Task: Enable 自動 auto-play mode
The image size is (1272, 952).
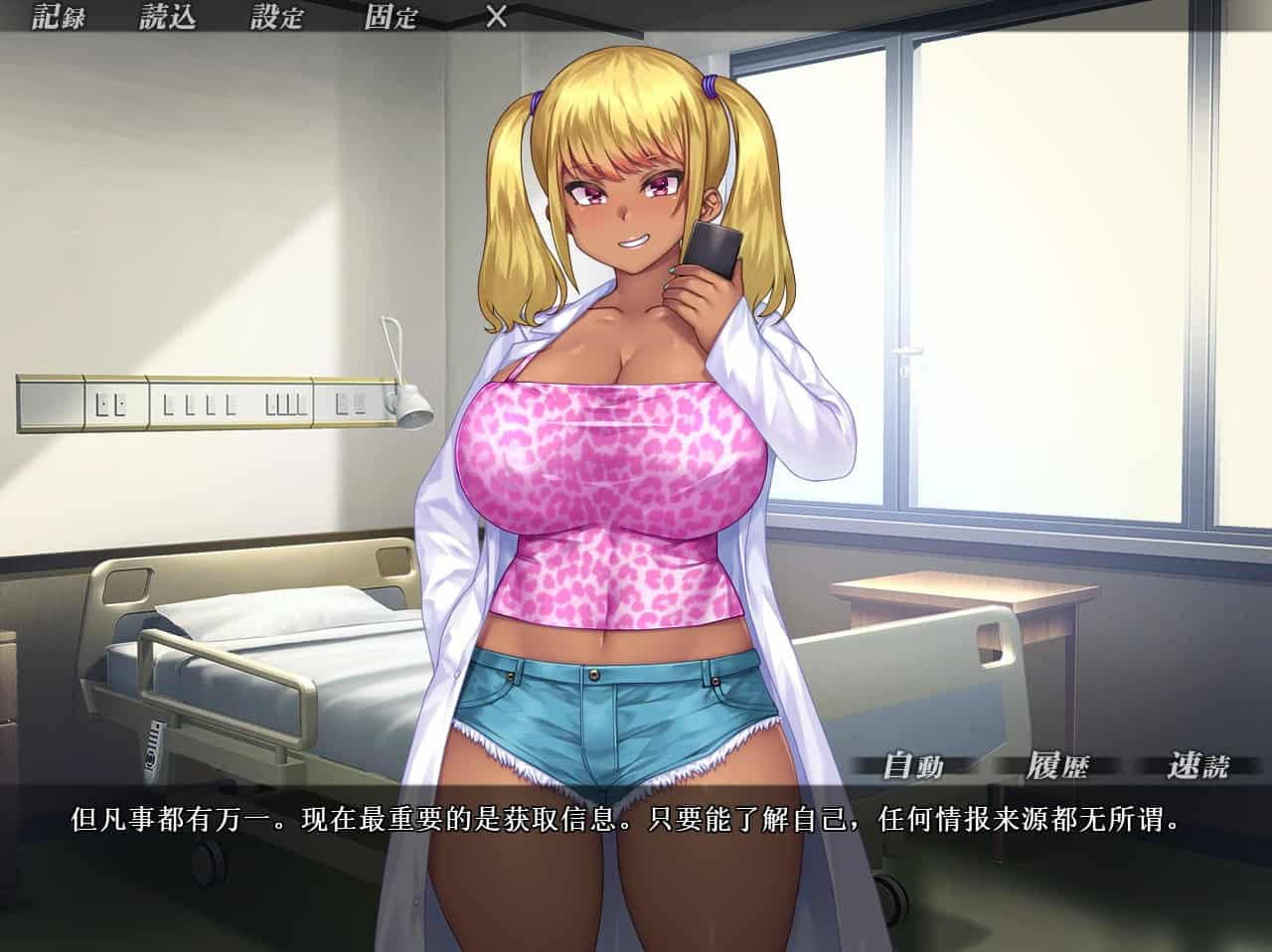Action: click(912, 765)
